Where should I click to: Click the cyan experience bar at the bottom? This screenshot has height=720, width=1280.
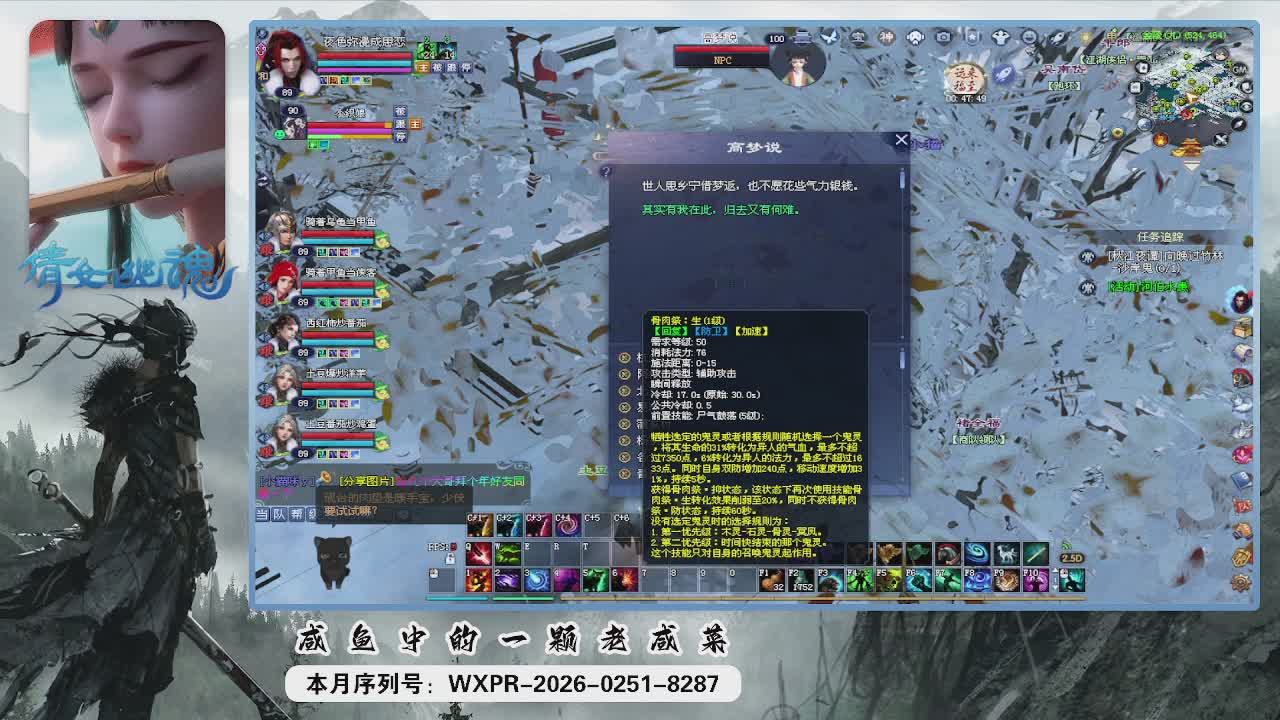tap(455, 598)
